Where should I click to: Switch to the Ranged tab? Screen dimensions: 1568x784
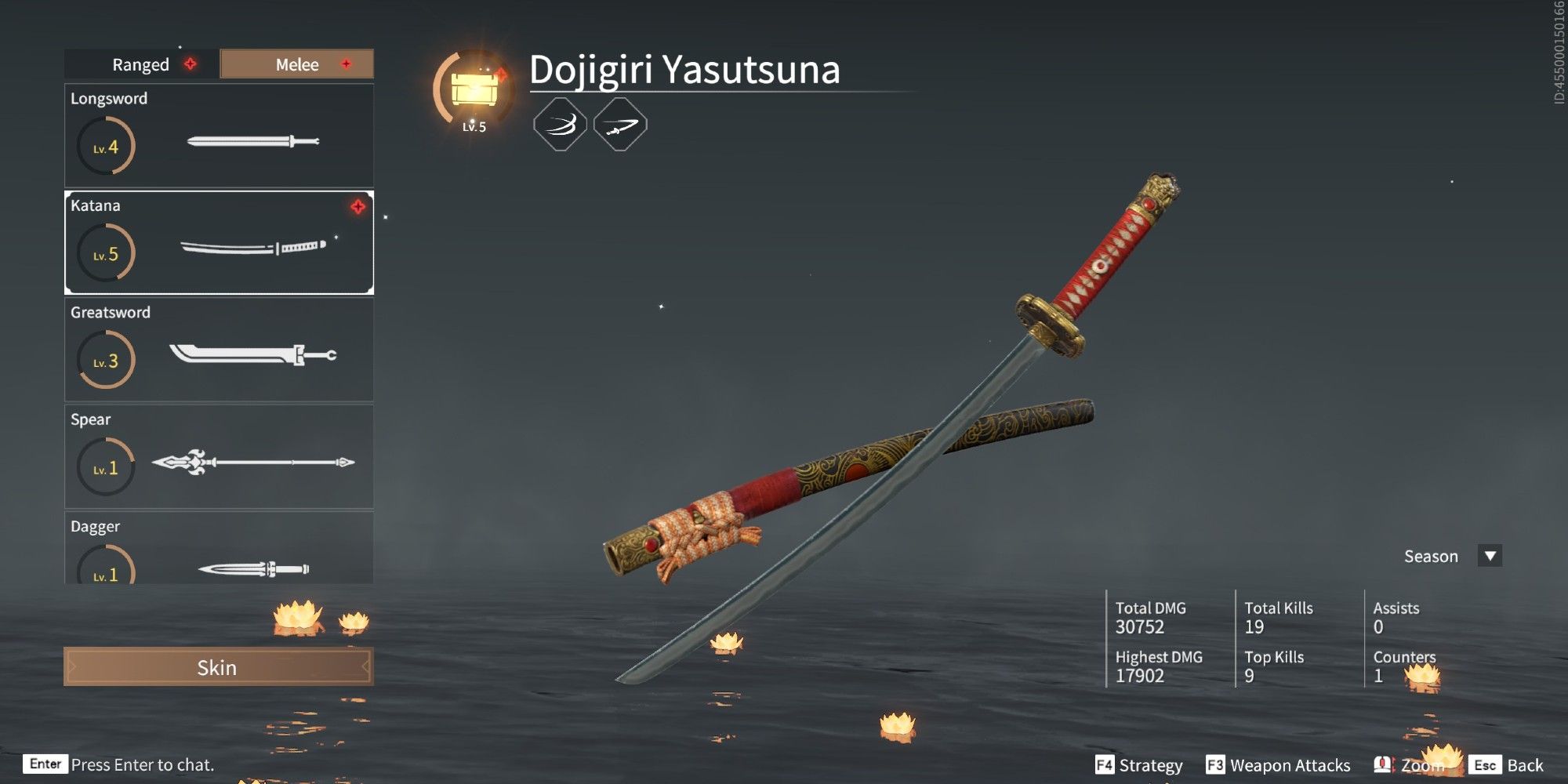coord(141,64)
